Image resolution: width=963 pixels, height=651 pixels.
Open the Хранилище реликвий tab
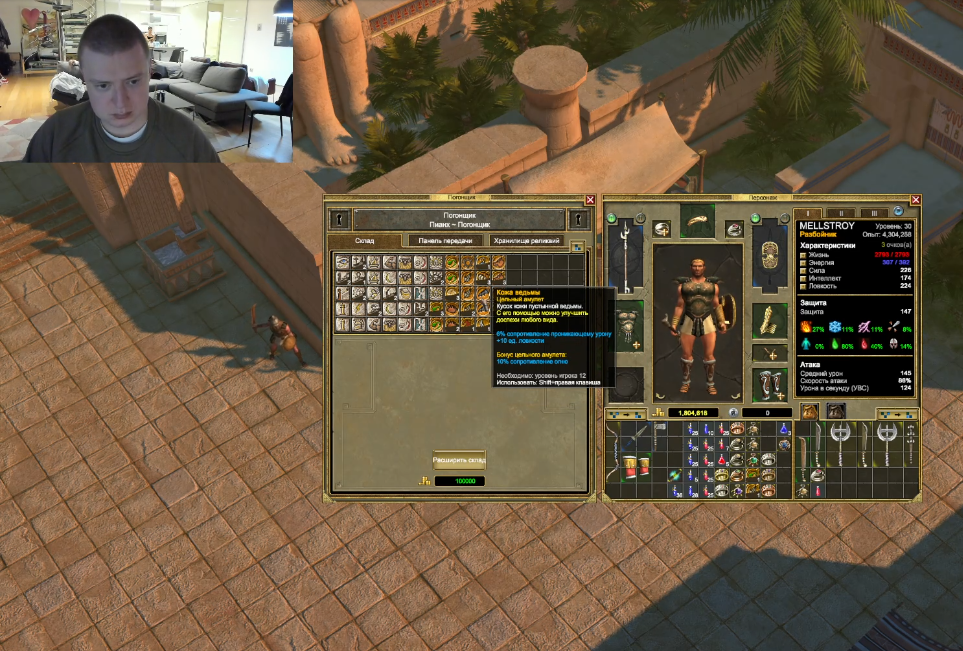pos(527,241)
